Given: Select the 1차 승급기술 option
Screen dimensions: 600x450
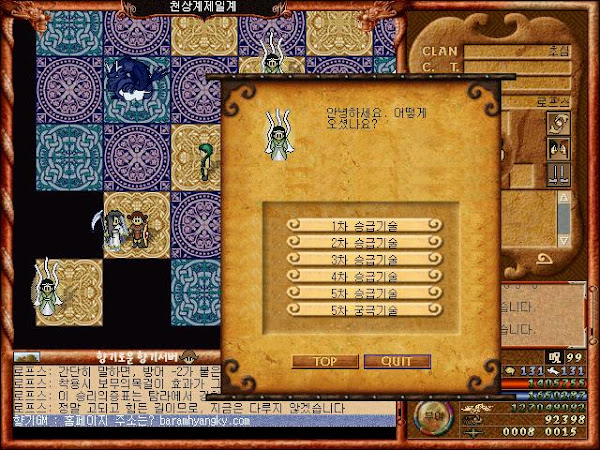Looking at the screenshot, I should coord(363,226).
